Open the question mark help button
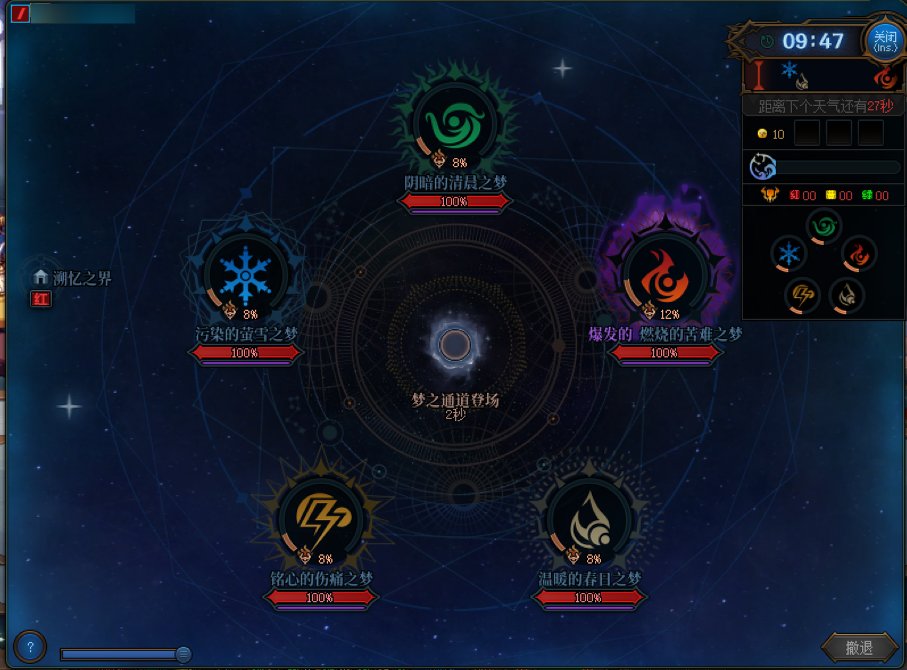Image resolution: width=907 pixels, height=670 pixels. (31, 645)
